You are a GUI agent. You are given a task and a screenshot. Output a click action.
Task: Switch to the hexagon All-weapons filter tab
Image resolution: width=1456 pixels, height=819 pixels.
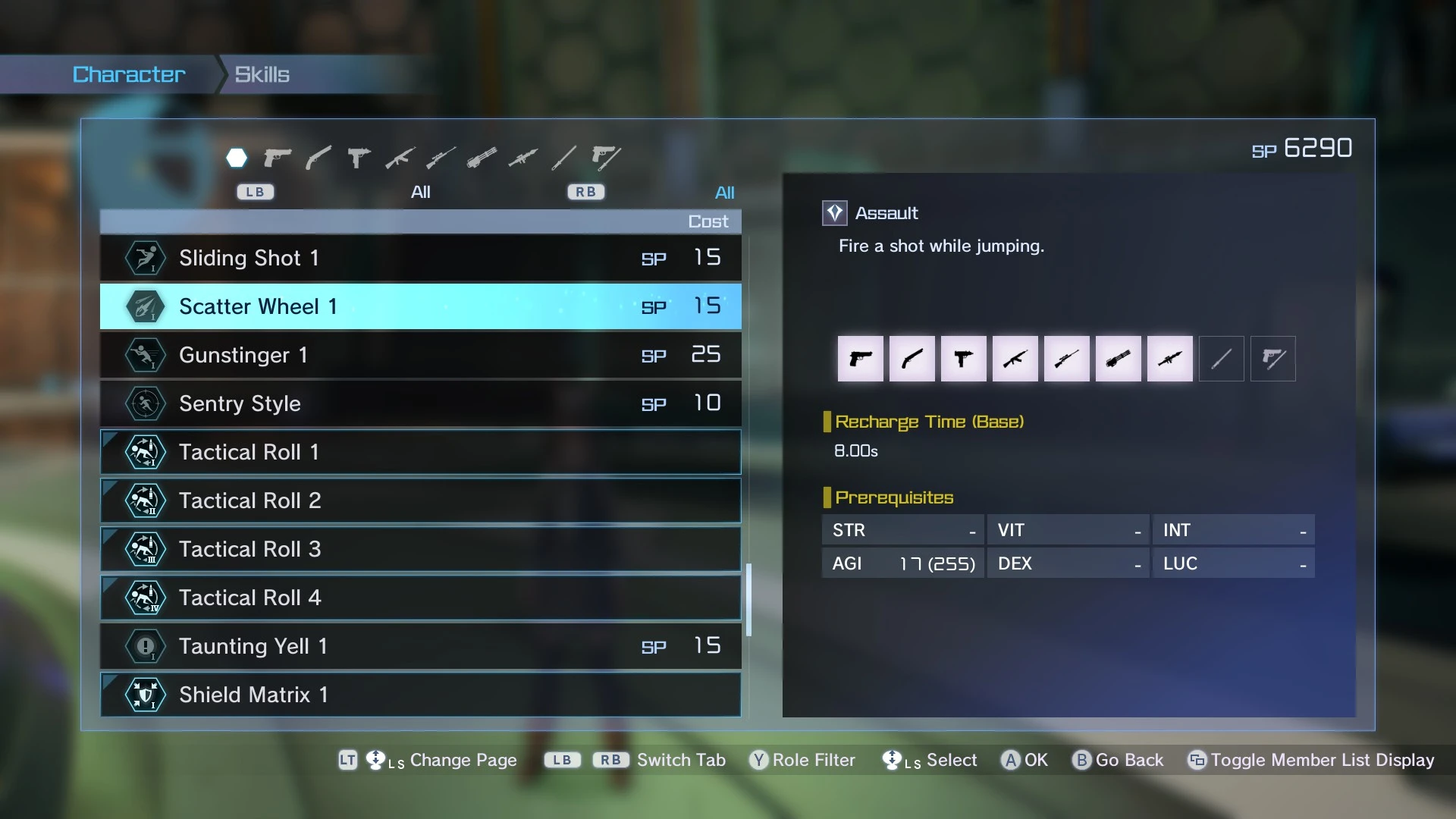(x=237, y=158)
